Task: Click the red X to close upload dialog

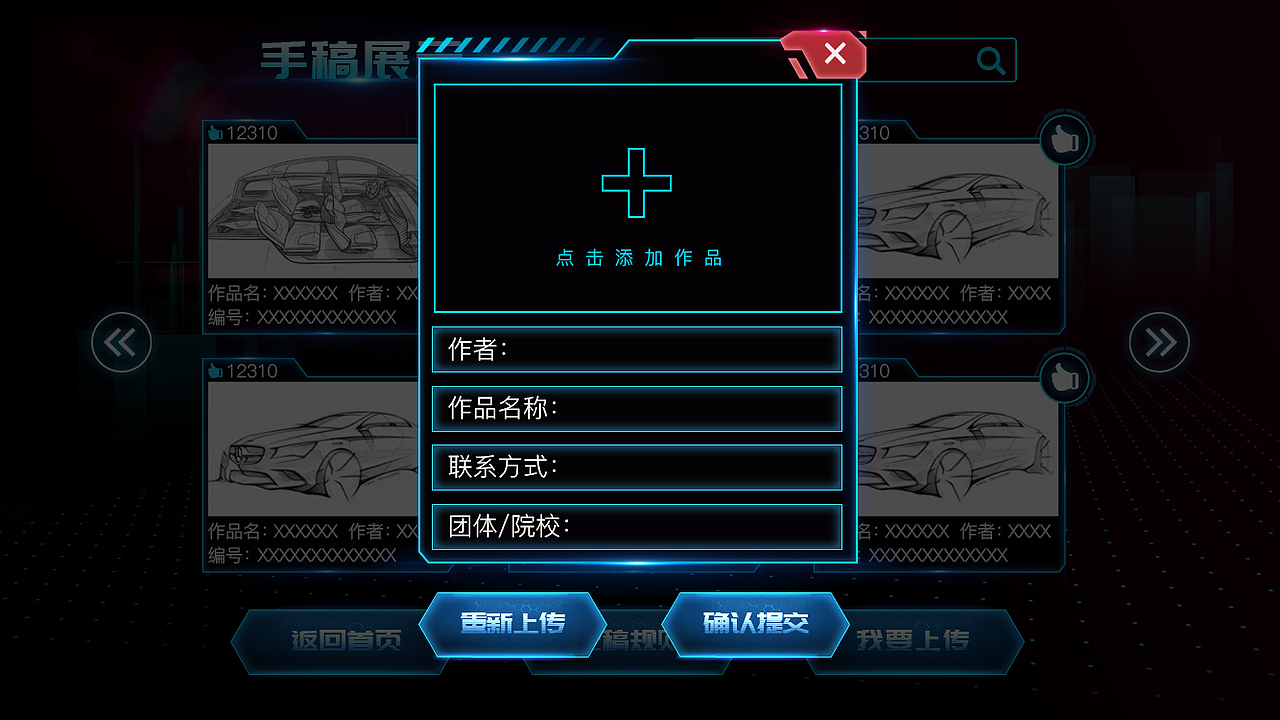Action: click(833, 55)
